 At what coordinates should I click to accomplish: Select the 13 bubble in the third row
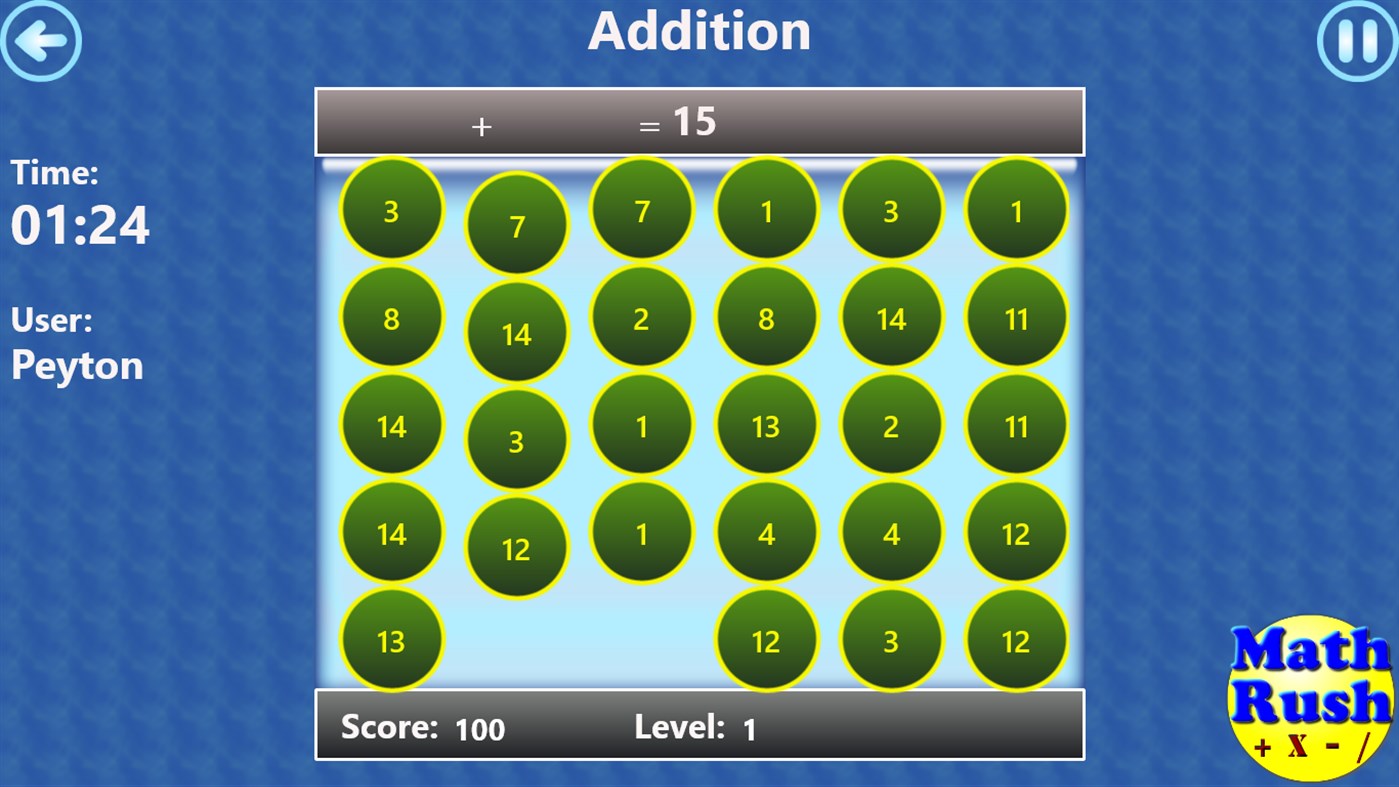point(766,427)
